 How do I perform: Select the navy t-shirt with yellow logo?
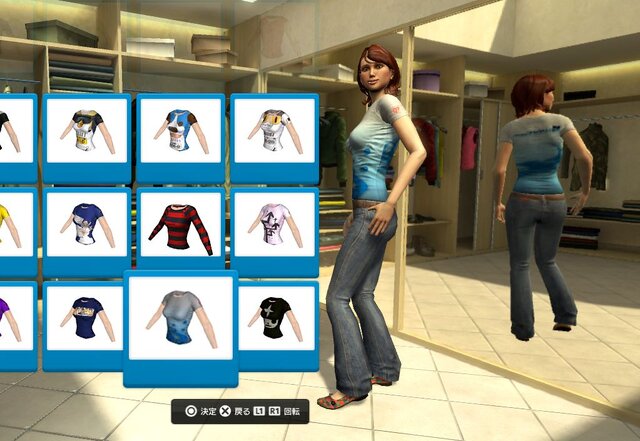86,318
